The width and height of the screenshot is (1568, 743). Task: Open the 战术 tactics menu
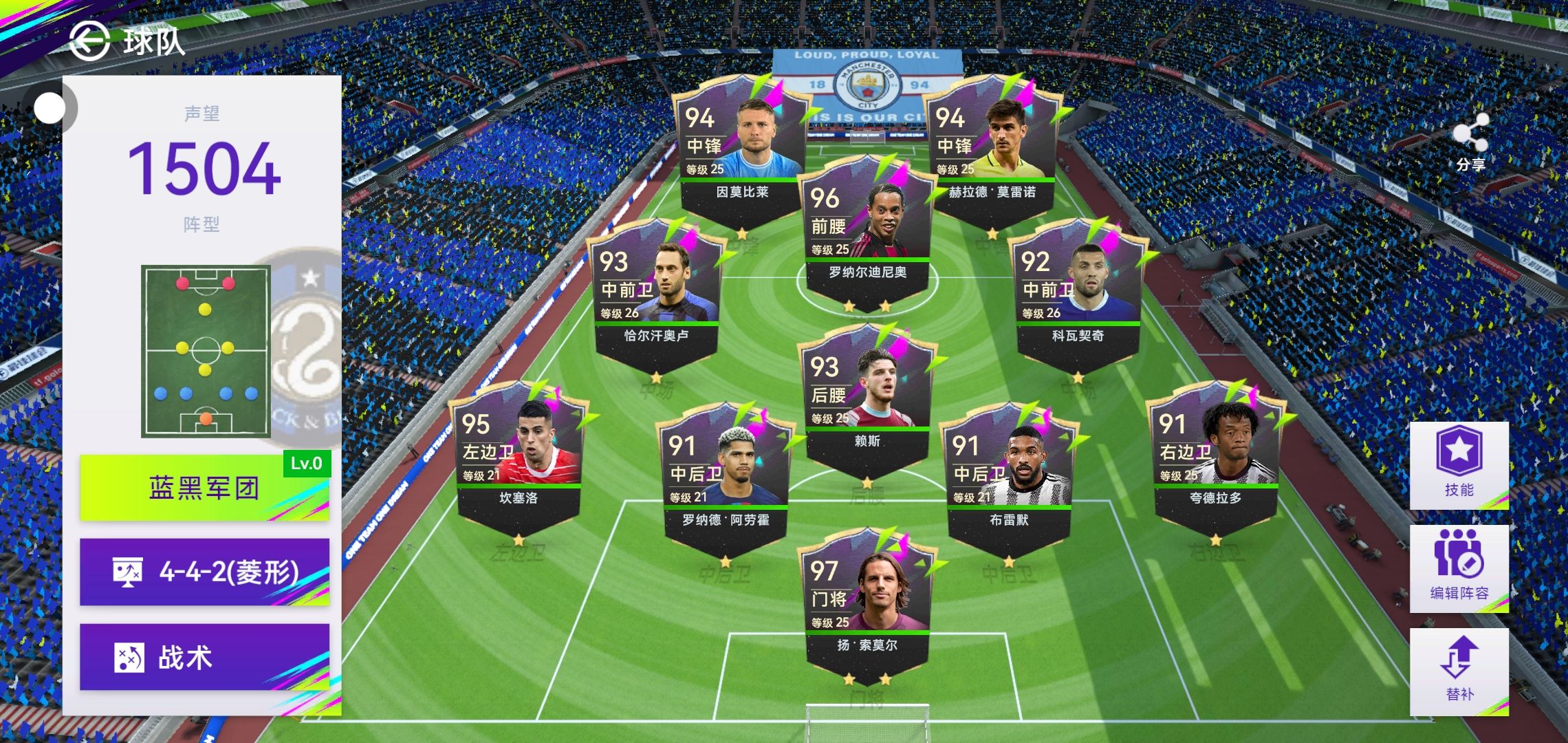[x=205, y=657]
